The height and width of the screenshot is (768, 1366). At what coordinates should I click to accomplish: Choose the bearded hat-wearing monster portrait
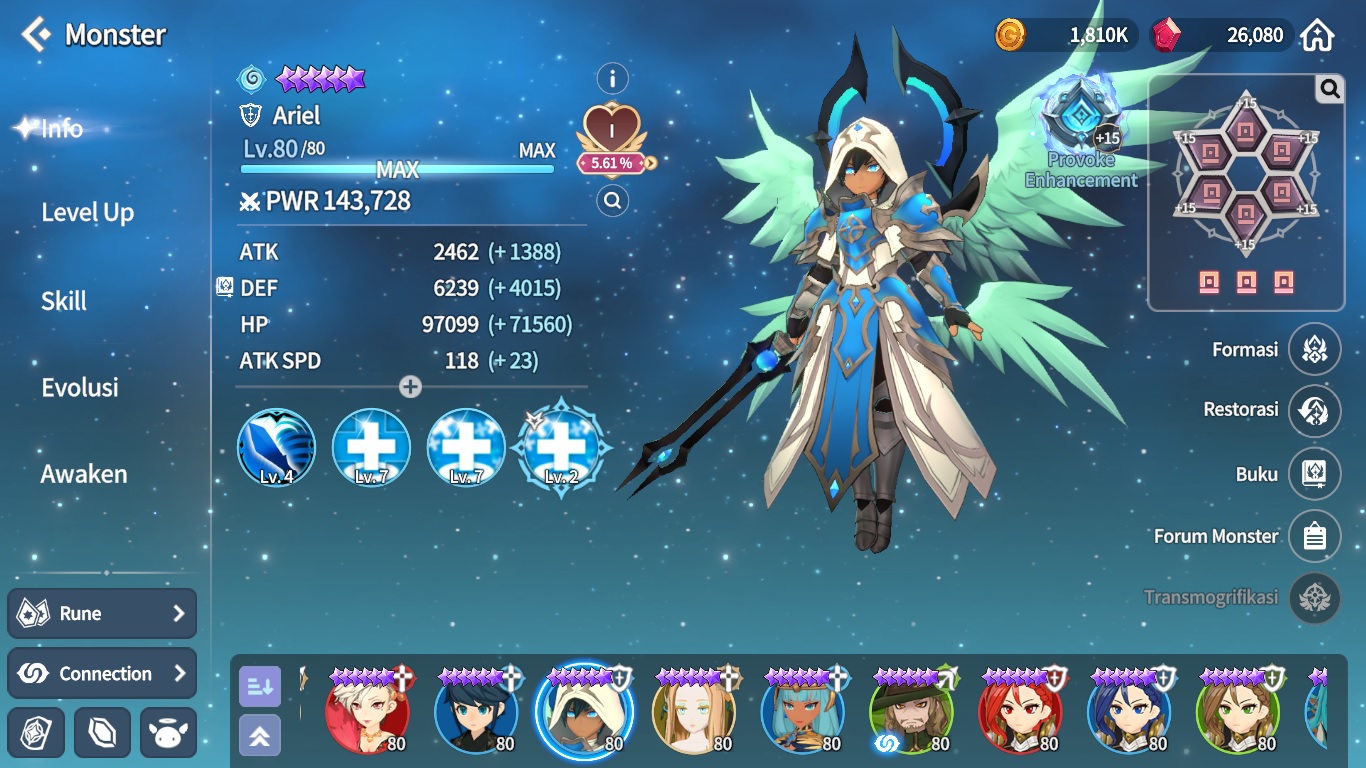(x=911, y=711)
